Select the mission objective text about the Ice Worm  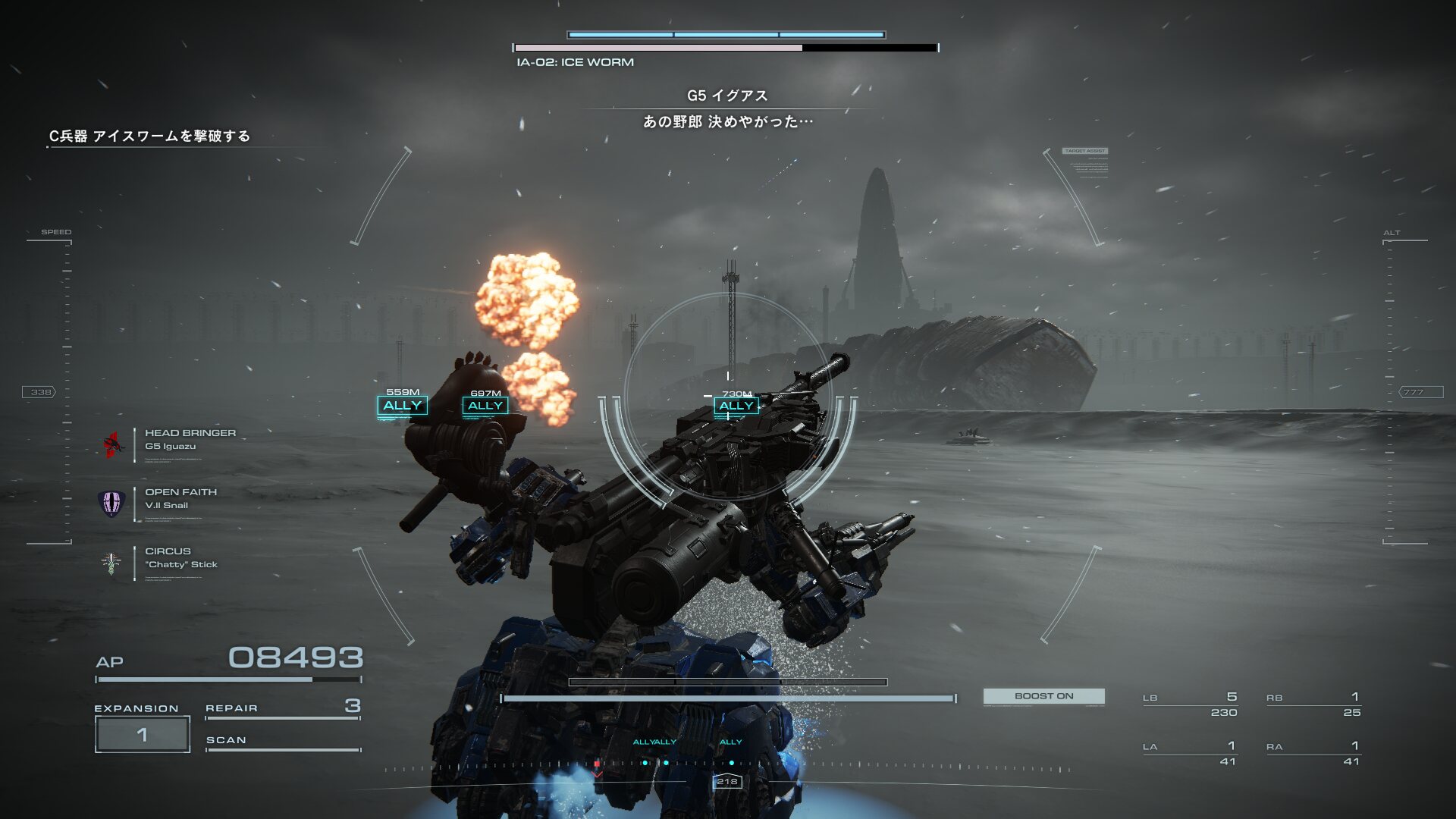[x=149, y=136]
